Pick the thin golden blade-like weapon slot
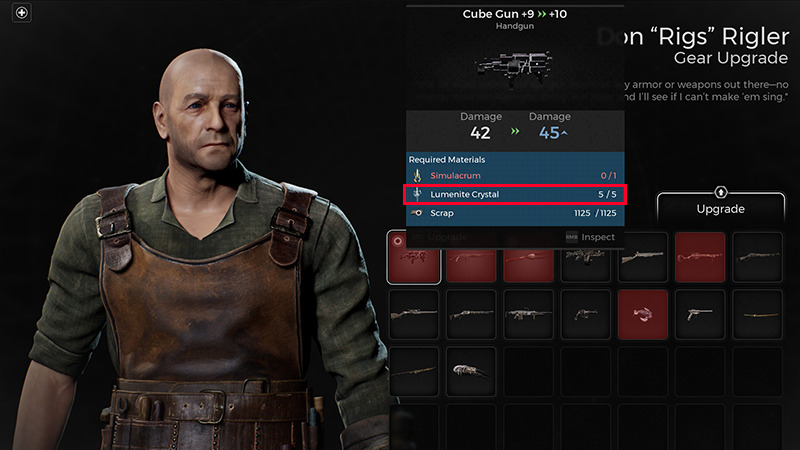The image size is (800, 450). 757,313
